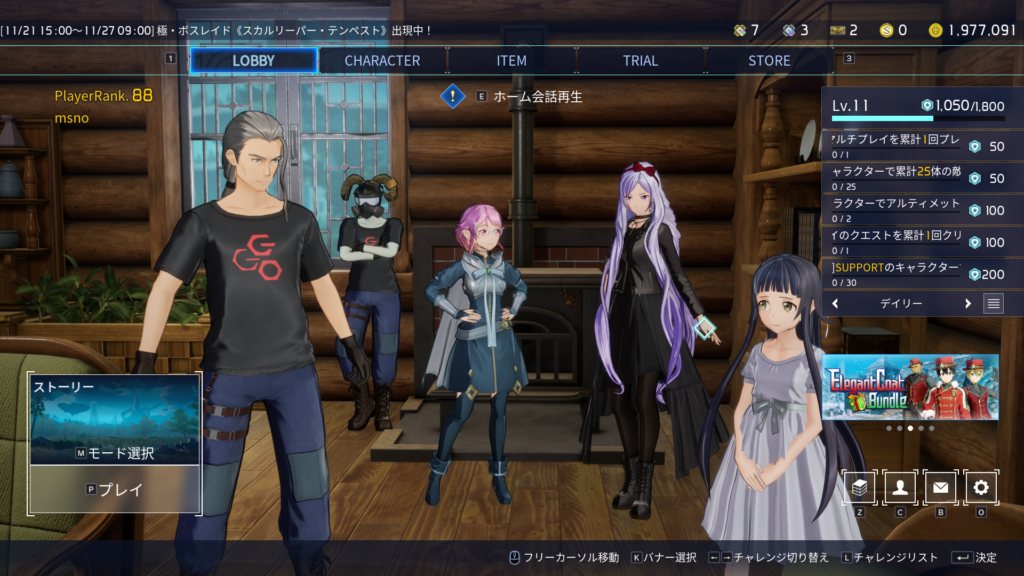Open the ITEM tab
This screenshot has width=1024, height=576.
click(511, 60)
